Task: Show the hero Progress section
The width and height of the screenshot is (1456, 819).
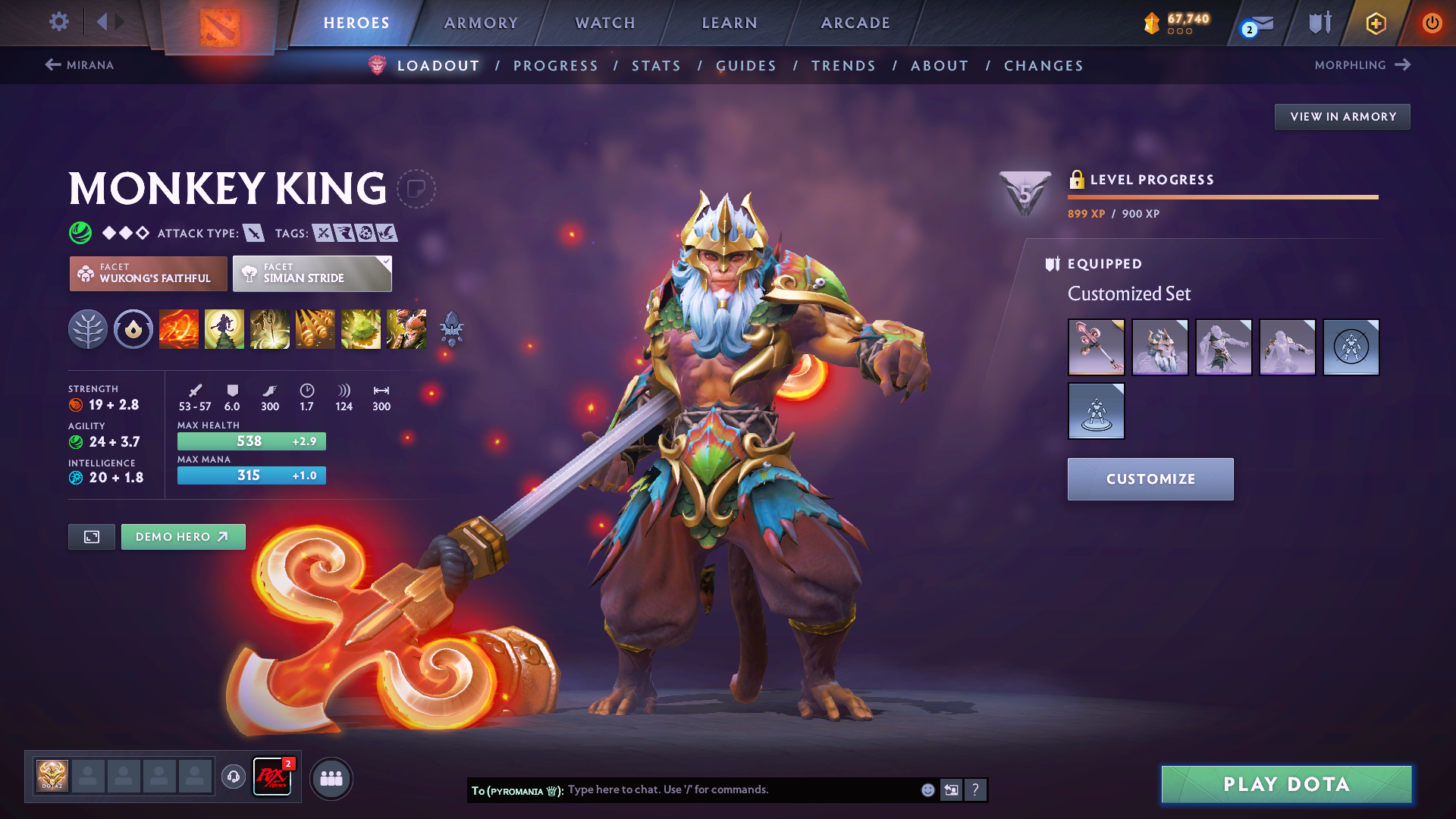Action: tap(556, 66)
